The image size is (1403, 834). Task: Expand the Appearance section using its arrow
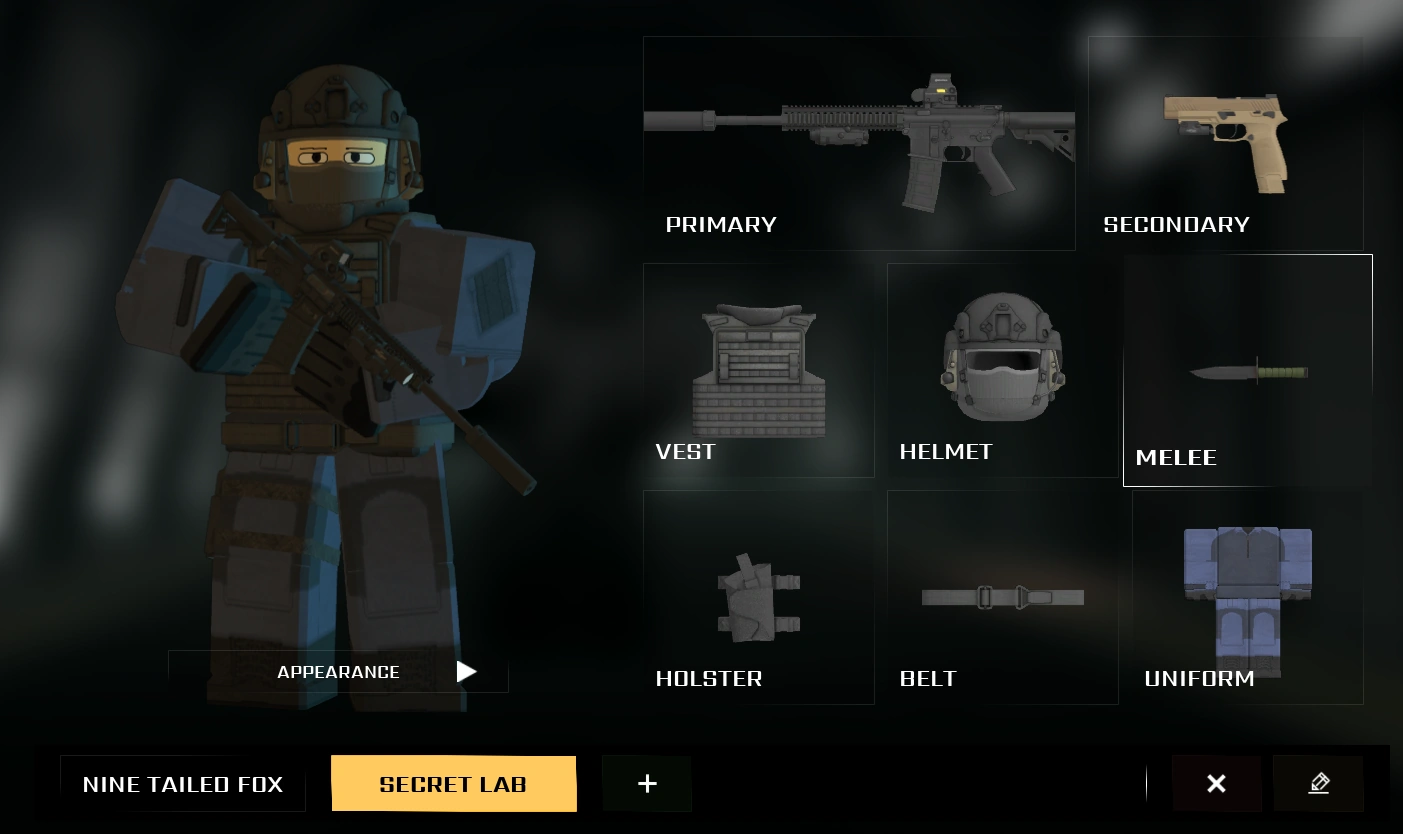click(x=466, y=671)
